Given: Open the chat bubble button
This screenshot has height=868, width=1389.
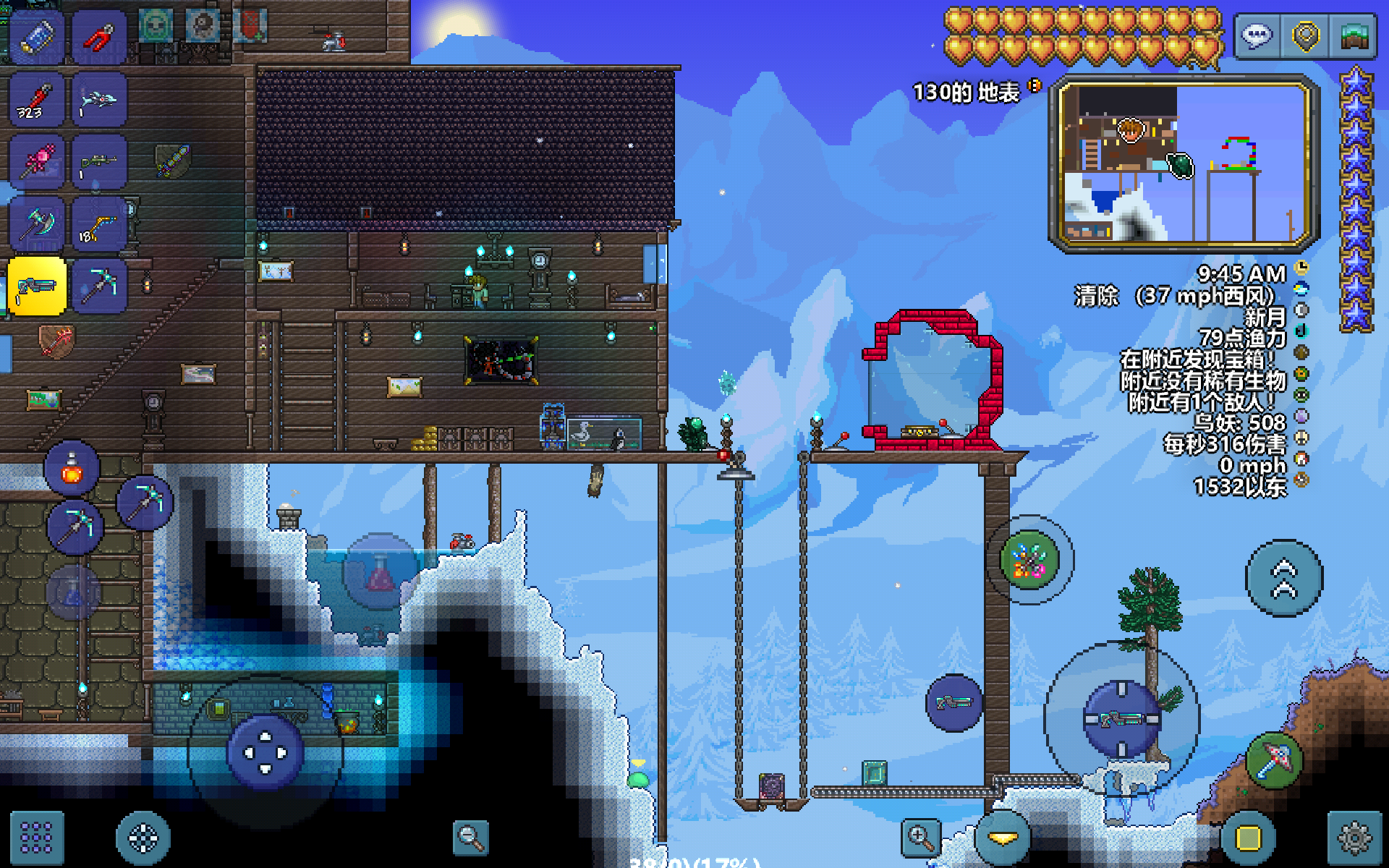Looking at the screenshot, I should coord(1257,36).
